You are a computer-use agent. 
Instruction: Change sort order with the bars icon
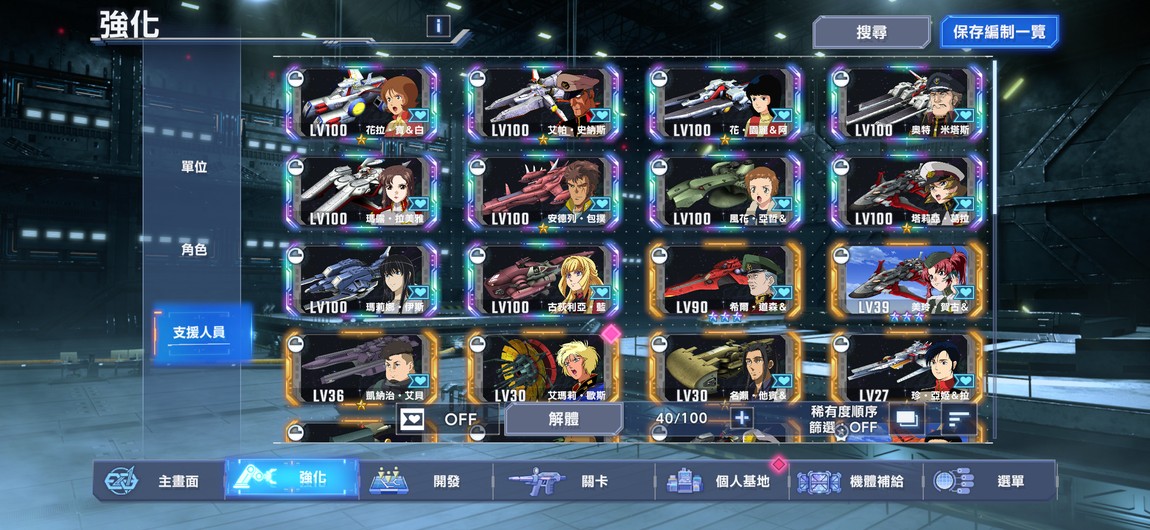click(x=959, y=419)
